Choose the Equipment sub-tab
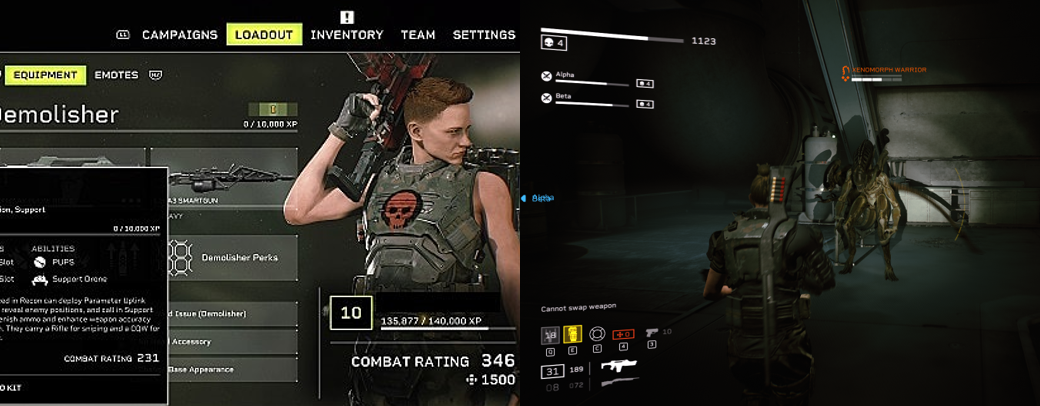 [45, 75]
